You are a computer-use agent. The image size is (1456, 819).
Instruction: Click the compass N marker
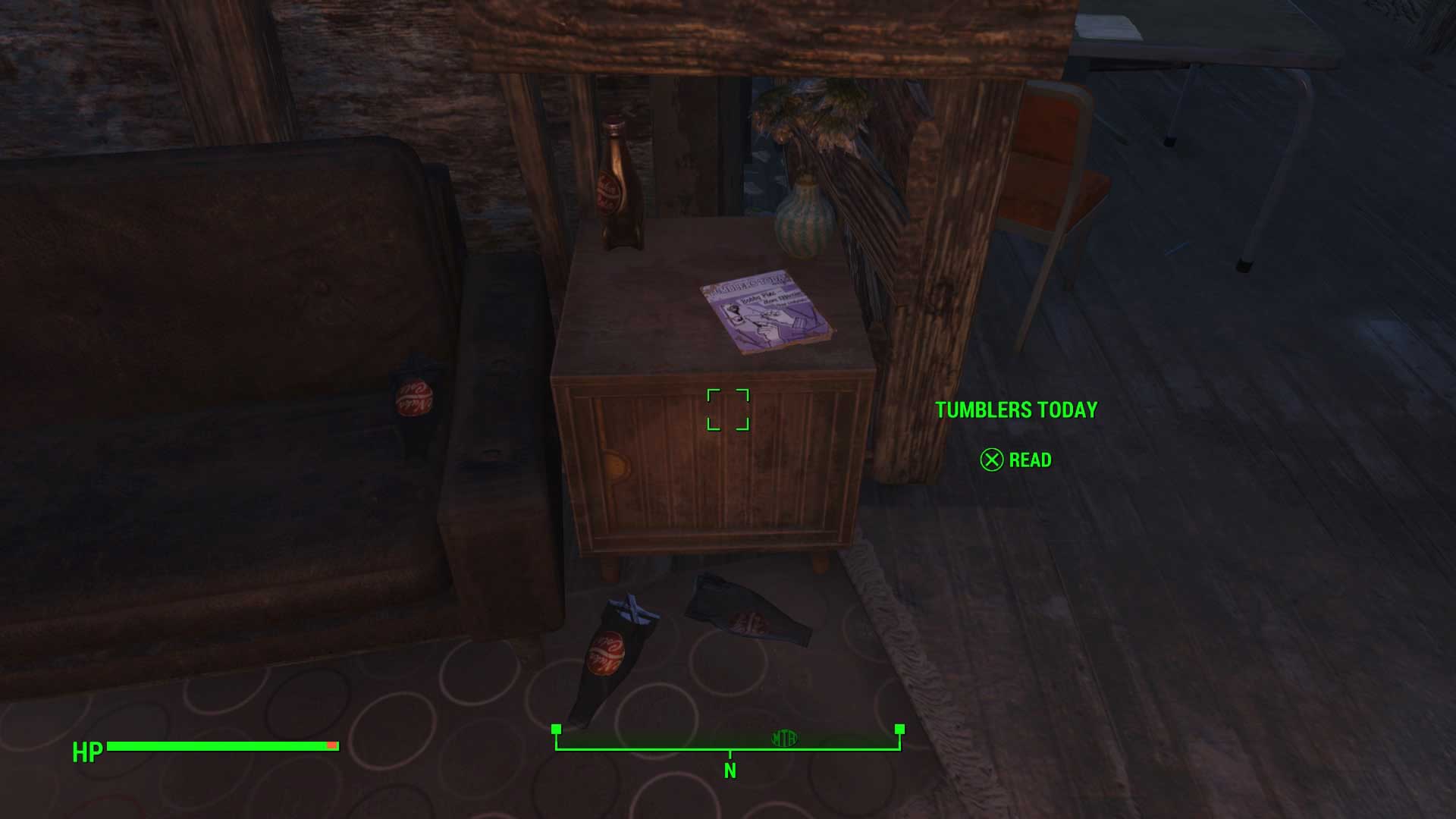(x=729, y=770)
